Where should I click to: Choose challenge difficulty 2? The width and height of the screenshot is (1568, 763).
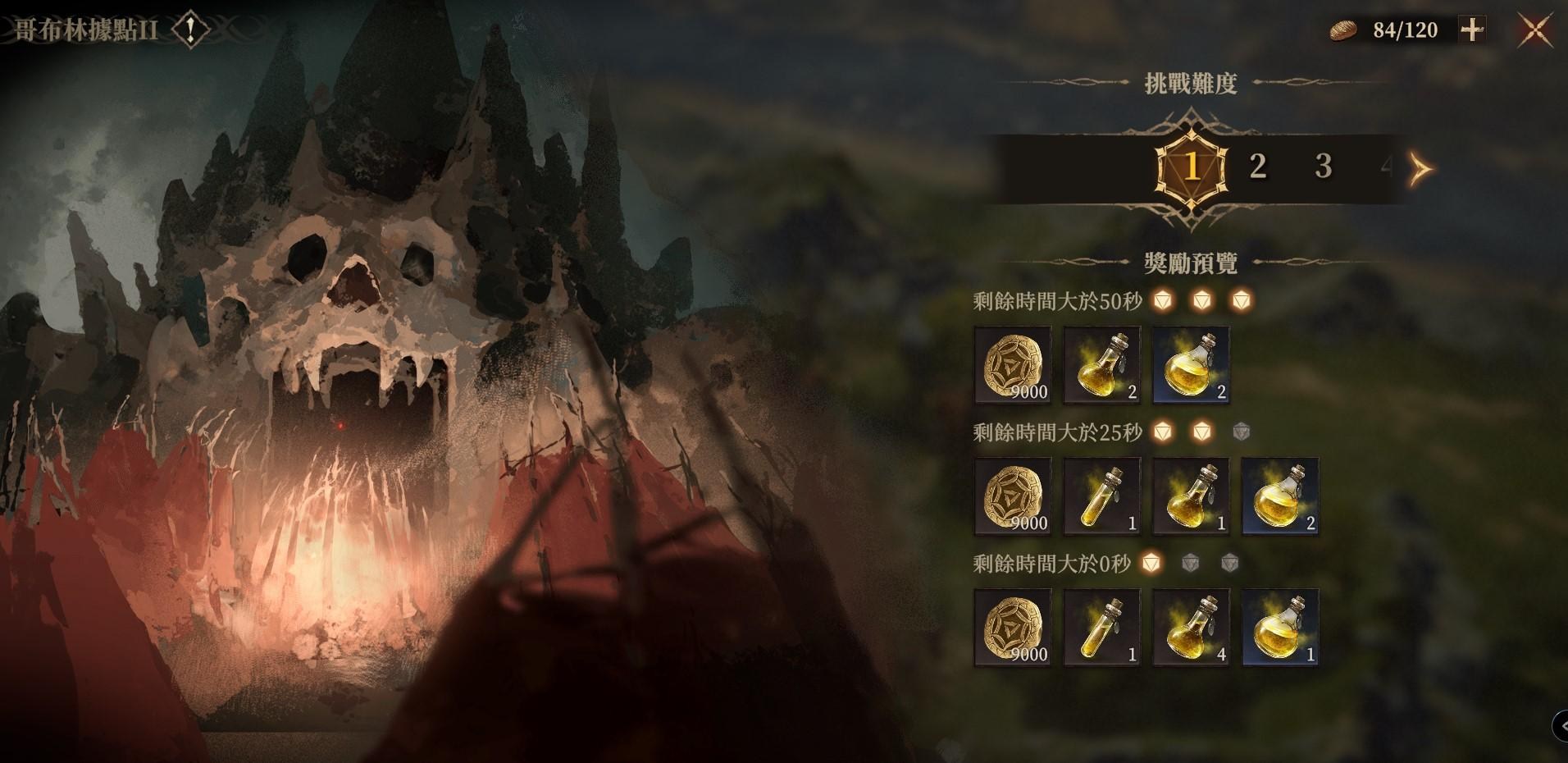pyautogui.click(x=1257, y=167)
